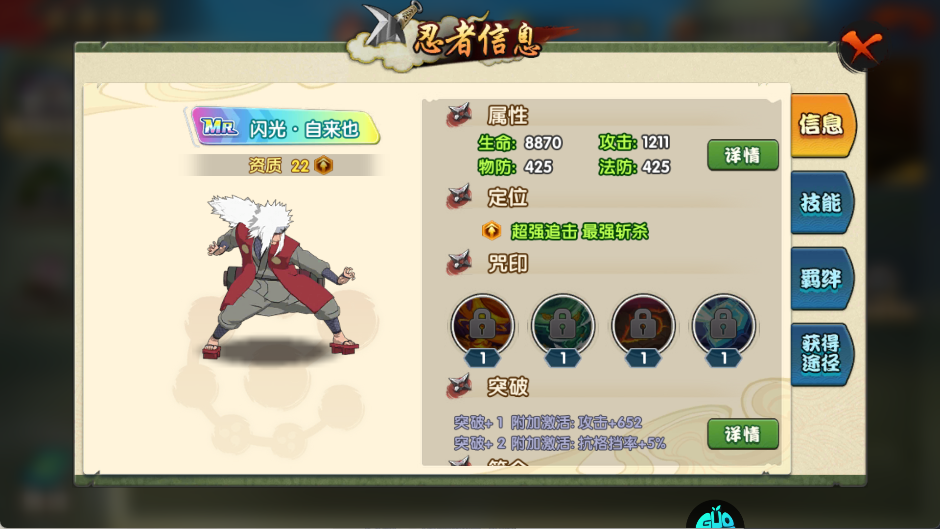Open the 获得途径 obtain methods tab
The width and height of the screenshot is (940, 529).
[x=821, y=354]
